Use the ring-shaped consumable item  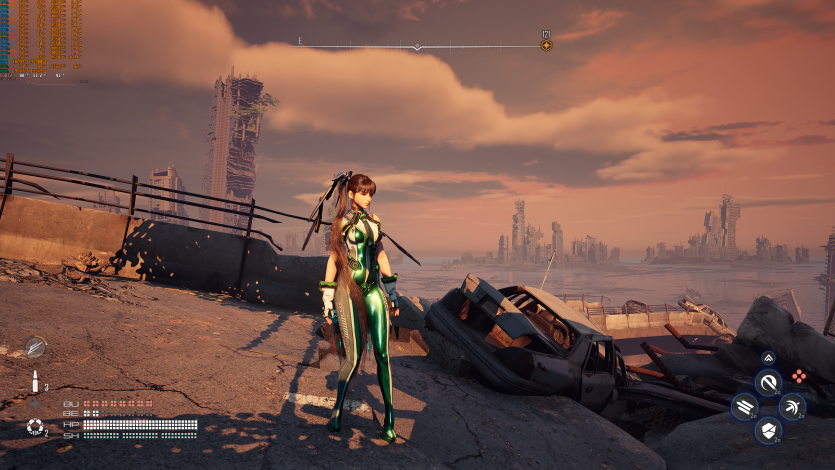pos(35,428)
